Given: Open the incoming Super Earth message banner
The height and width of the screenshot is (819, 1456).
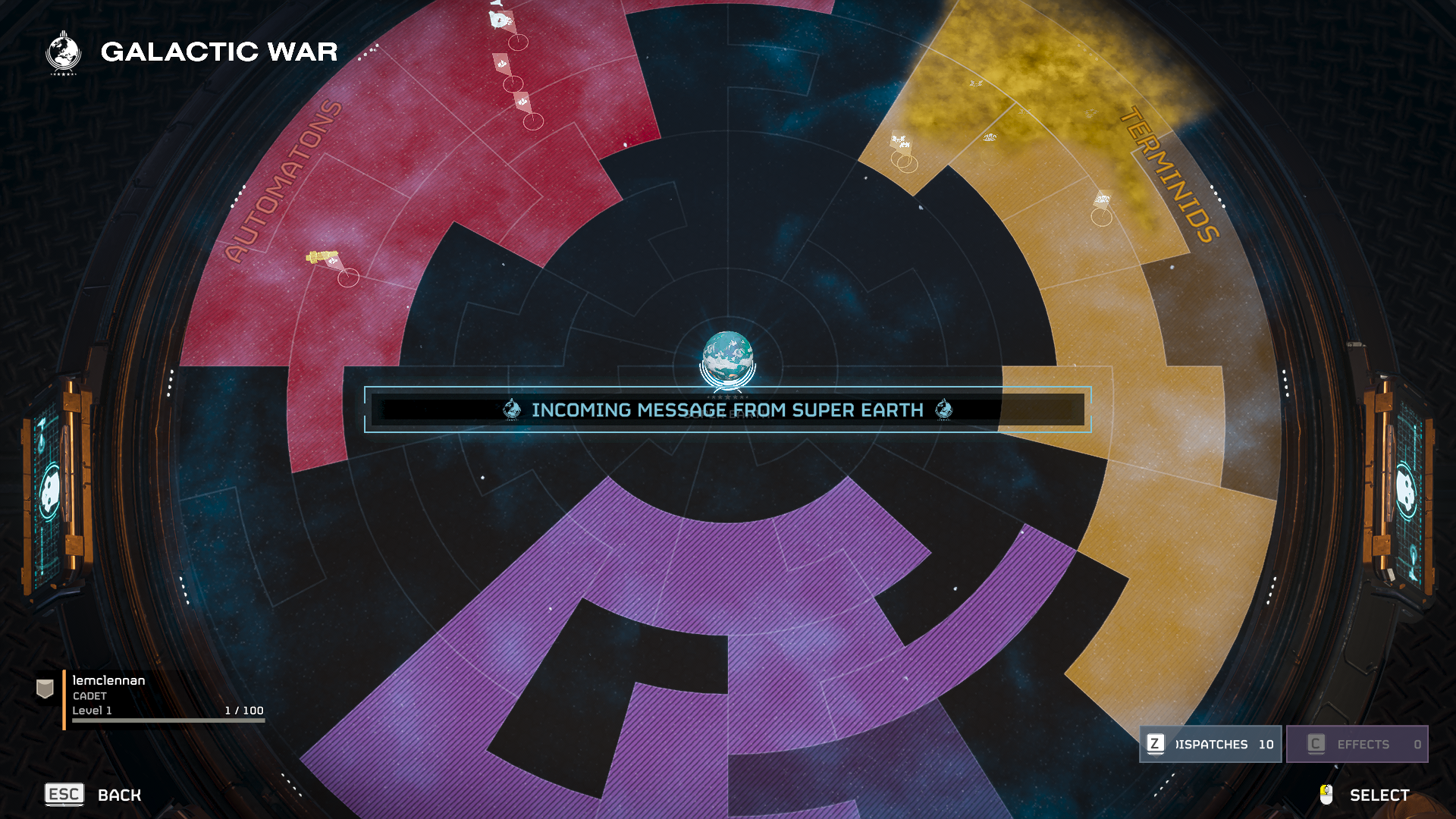Looking at the screenshot, I should (x=727, y=410).
